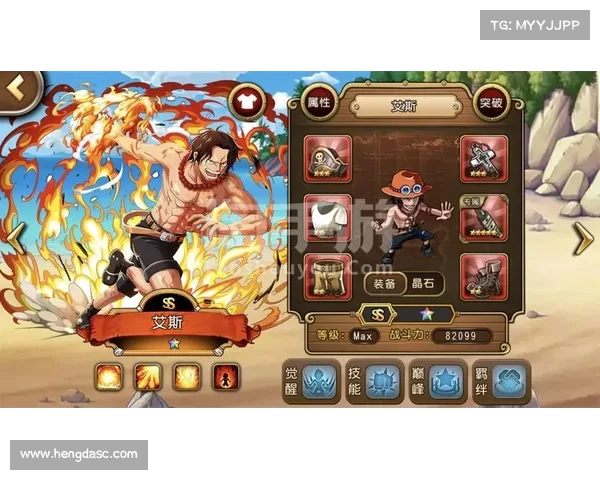View previous character with left arrow

click(x=16, y=237)
